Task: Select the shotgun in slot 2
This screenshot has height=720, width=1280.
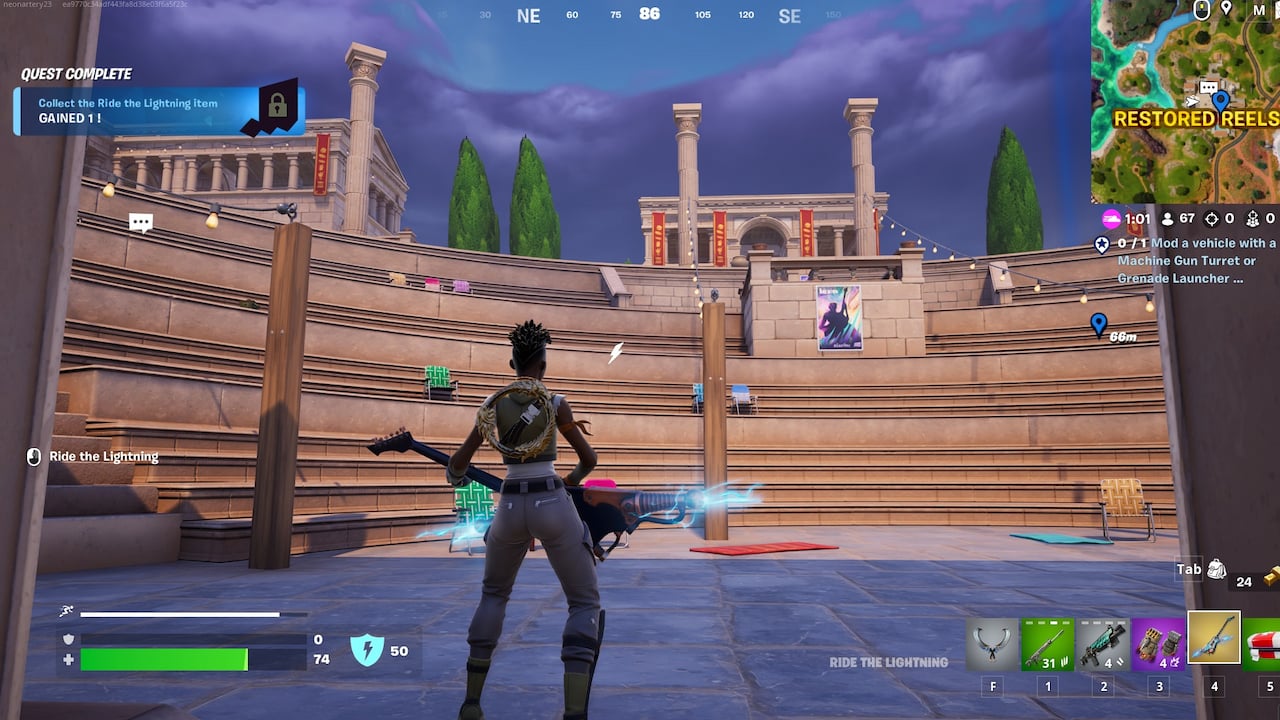Action: coord(1102,640)
